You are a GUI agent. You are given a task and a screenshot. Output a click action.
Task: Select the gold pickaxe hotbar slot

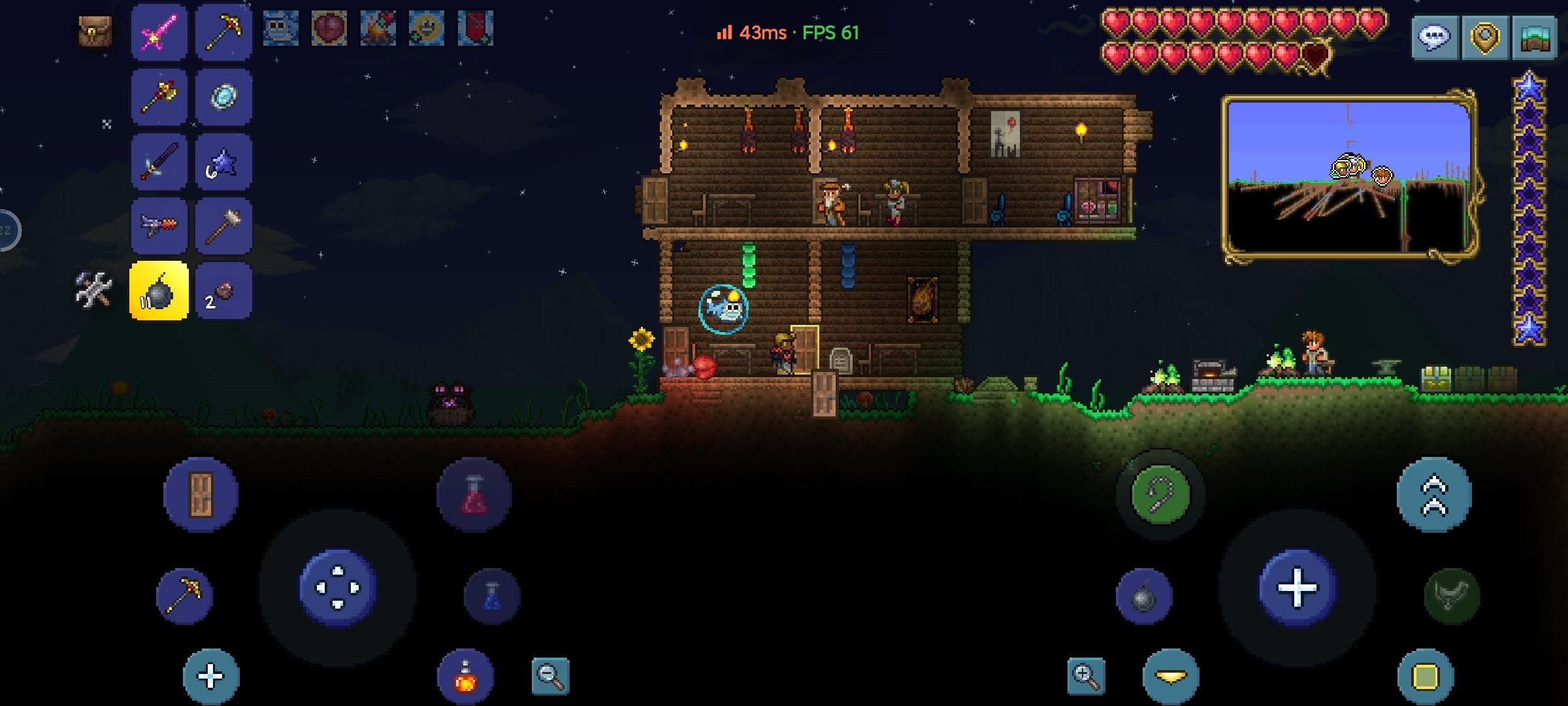coord(223,33)
